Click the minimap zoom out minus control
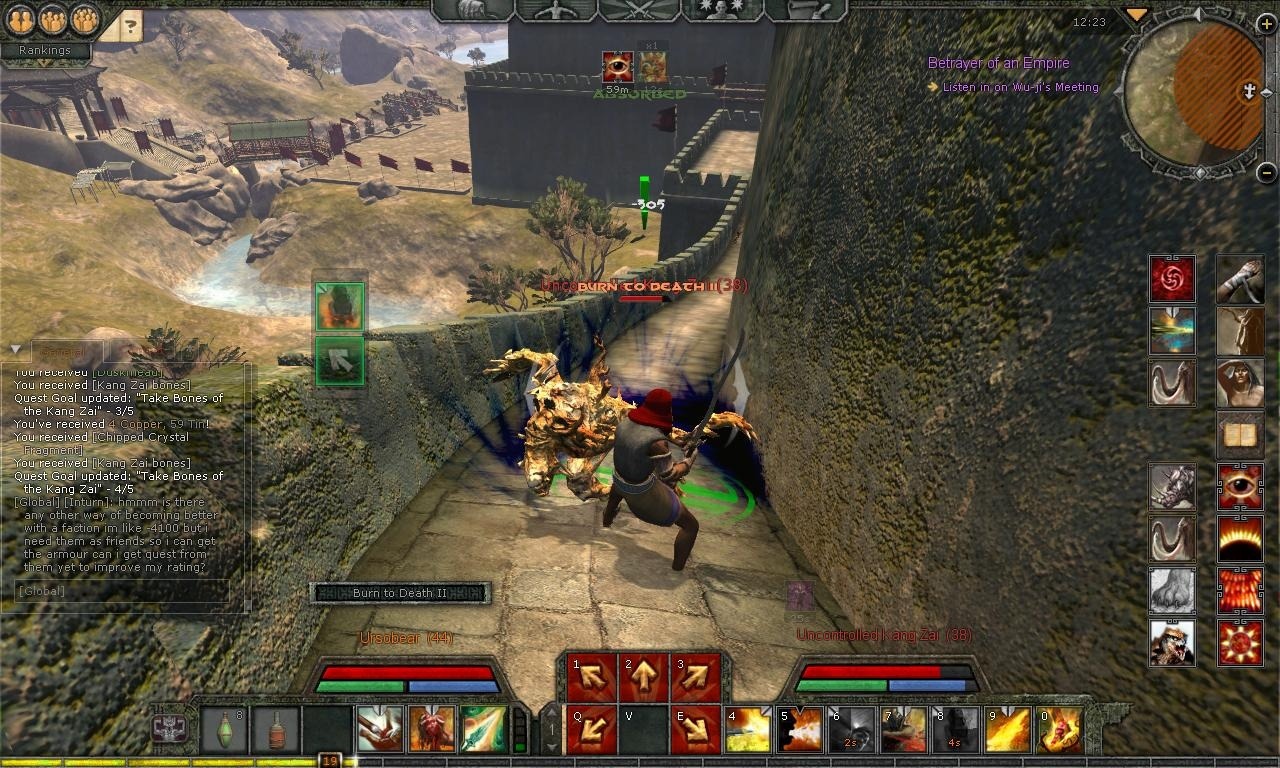Image resolution: width=1280 pixels, height=768 pixels. click(1265, 172)
